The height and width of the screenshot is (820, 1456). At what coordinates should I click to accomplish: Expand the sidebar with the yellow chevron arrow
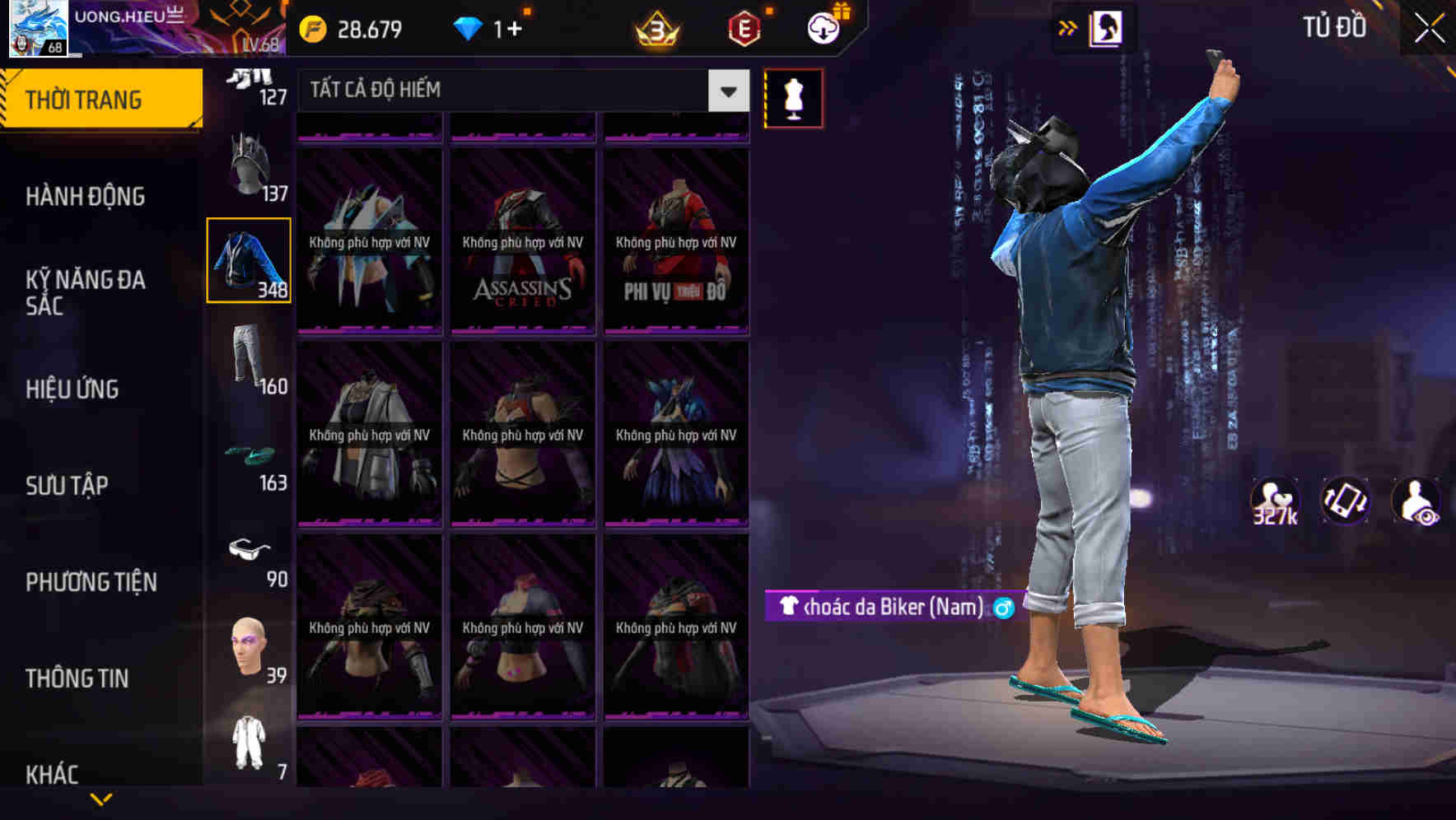(100, 797)
